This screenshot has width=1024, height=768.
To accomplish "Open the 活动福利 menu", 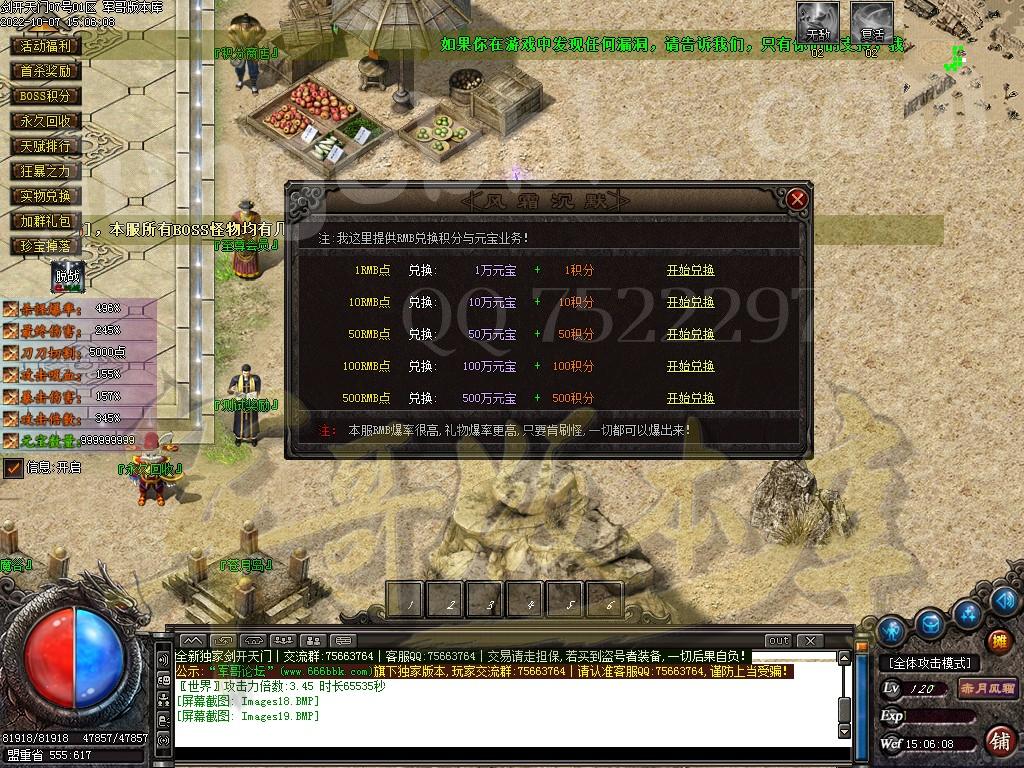I will [46, 46].
